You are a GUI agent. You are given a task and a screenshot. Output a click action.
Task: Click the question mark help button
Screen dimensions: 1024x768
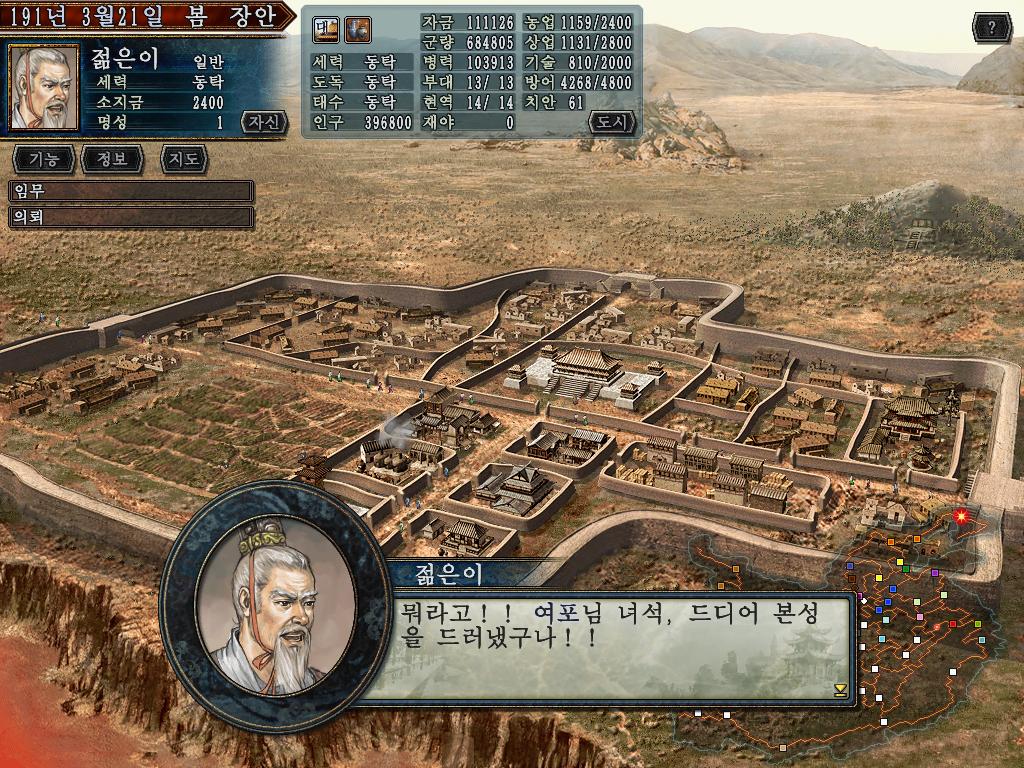(x=991, y=27)
